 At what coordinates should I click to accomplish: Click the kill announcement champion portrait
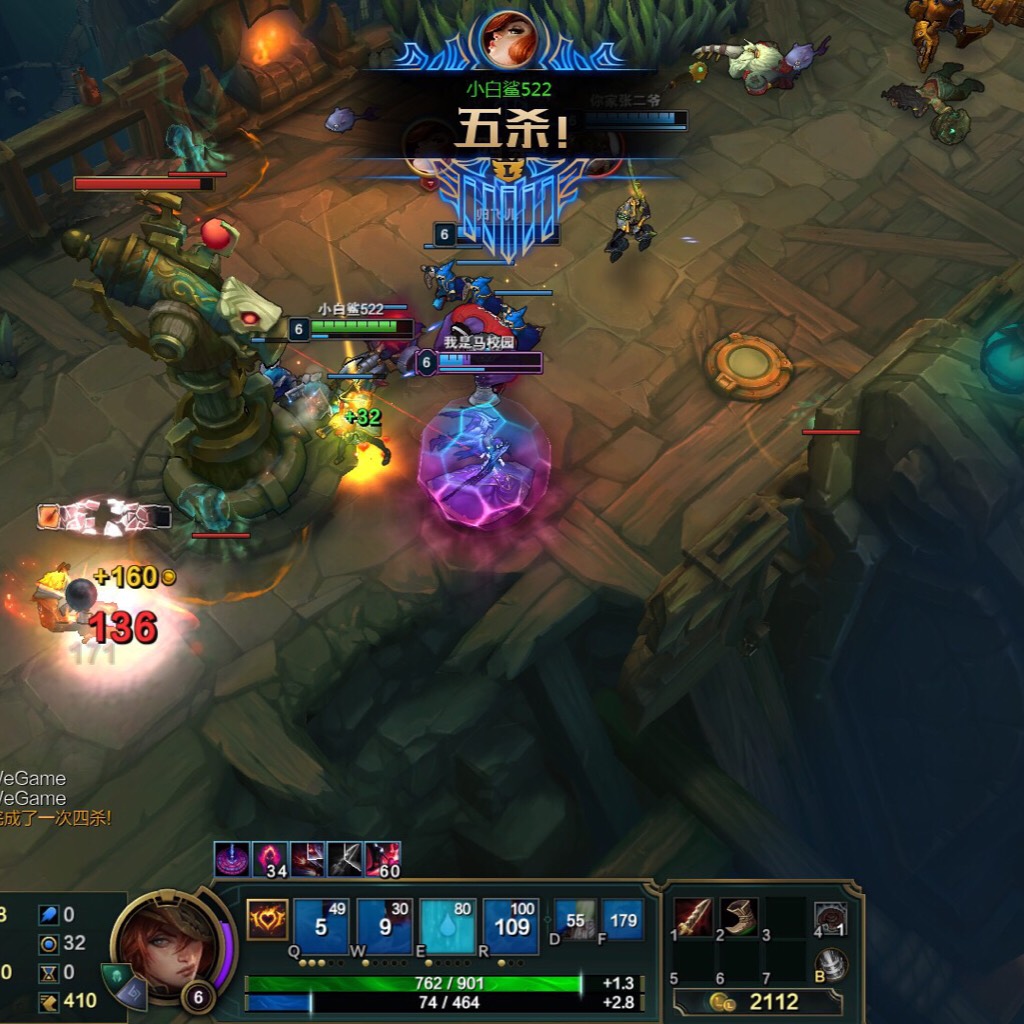[509, 38]
